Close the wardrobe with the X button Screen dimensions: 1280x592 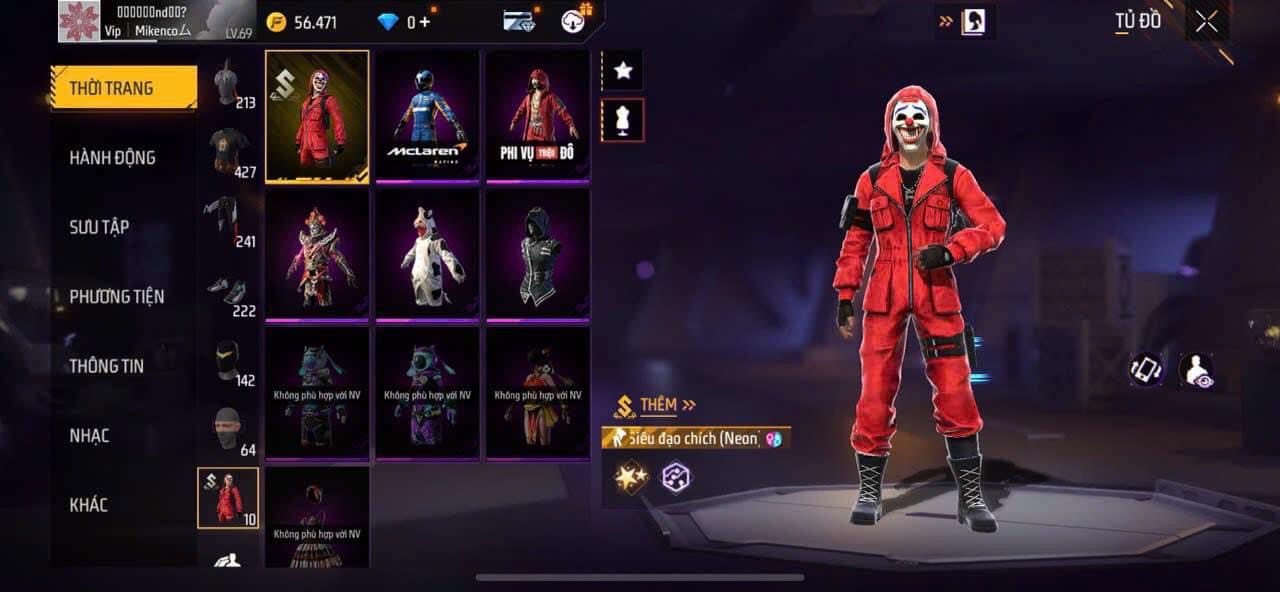(1206, 21)
